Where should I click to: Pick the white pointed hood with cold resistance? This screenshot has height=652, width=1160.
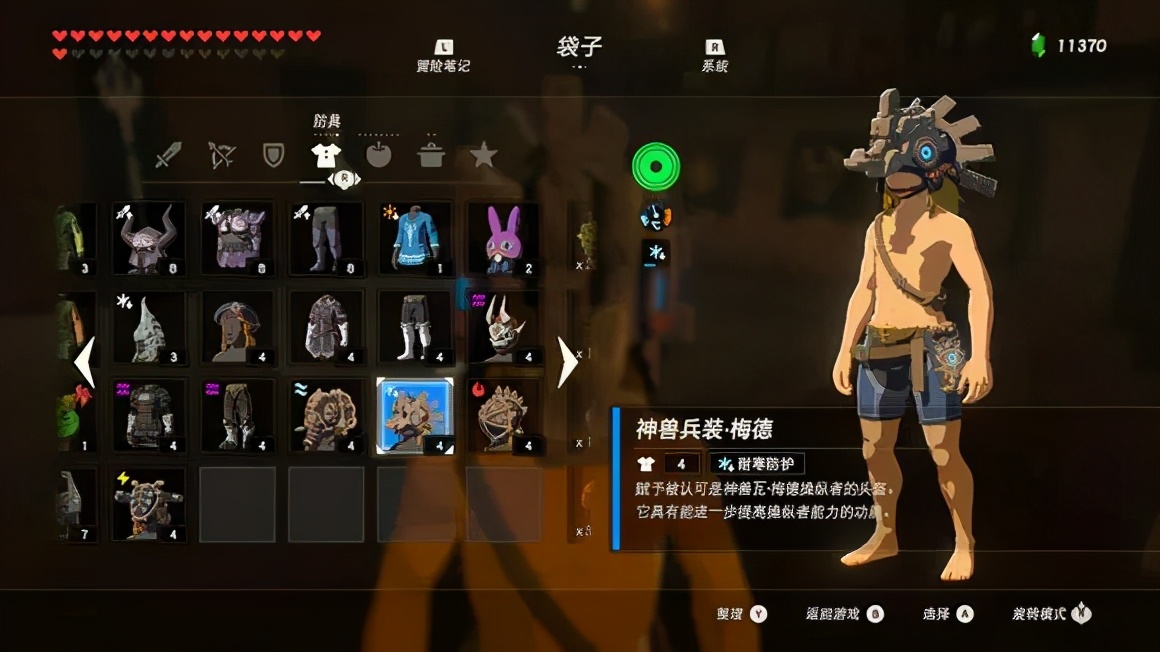[x=148, y=327]
